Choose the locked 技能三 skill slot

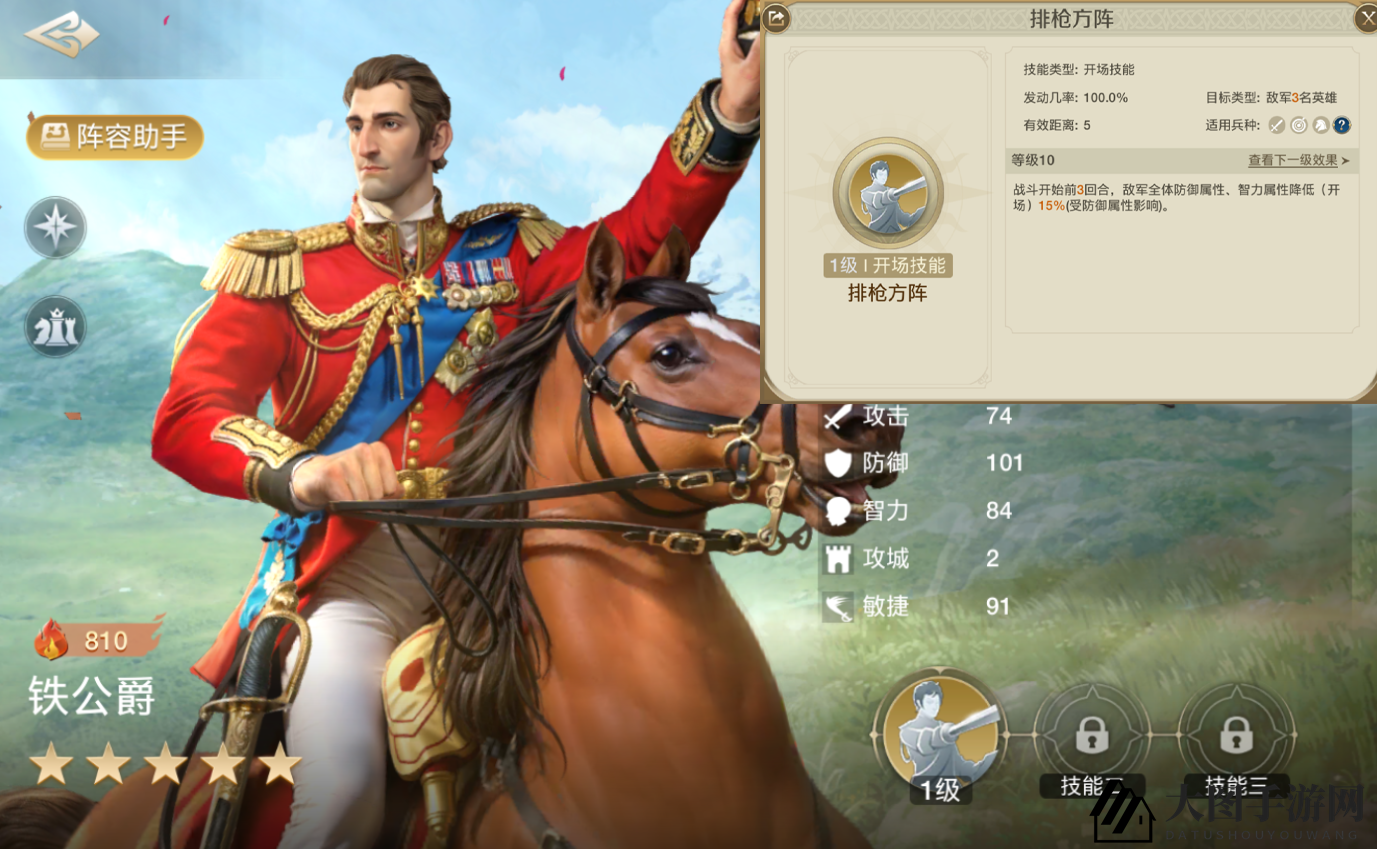1236,737
